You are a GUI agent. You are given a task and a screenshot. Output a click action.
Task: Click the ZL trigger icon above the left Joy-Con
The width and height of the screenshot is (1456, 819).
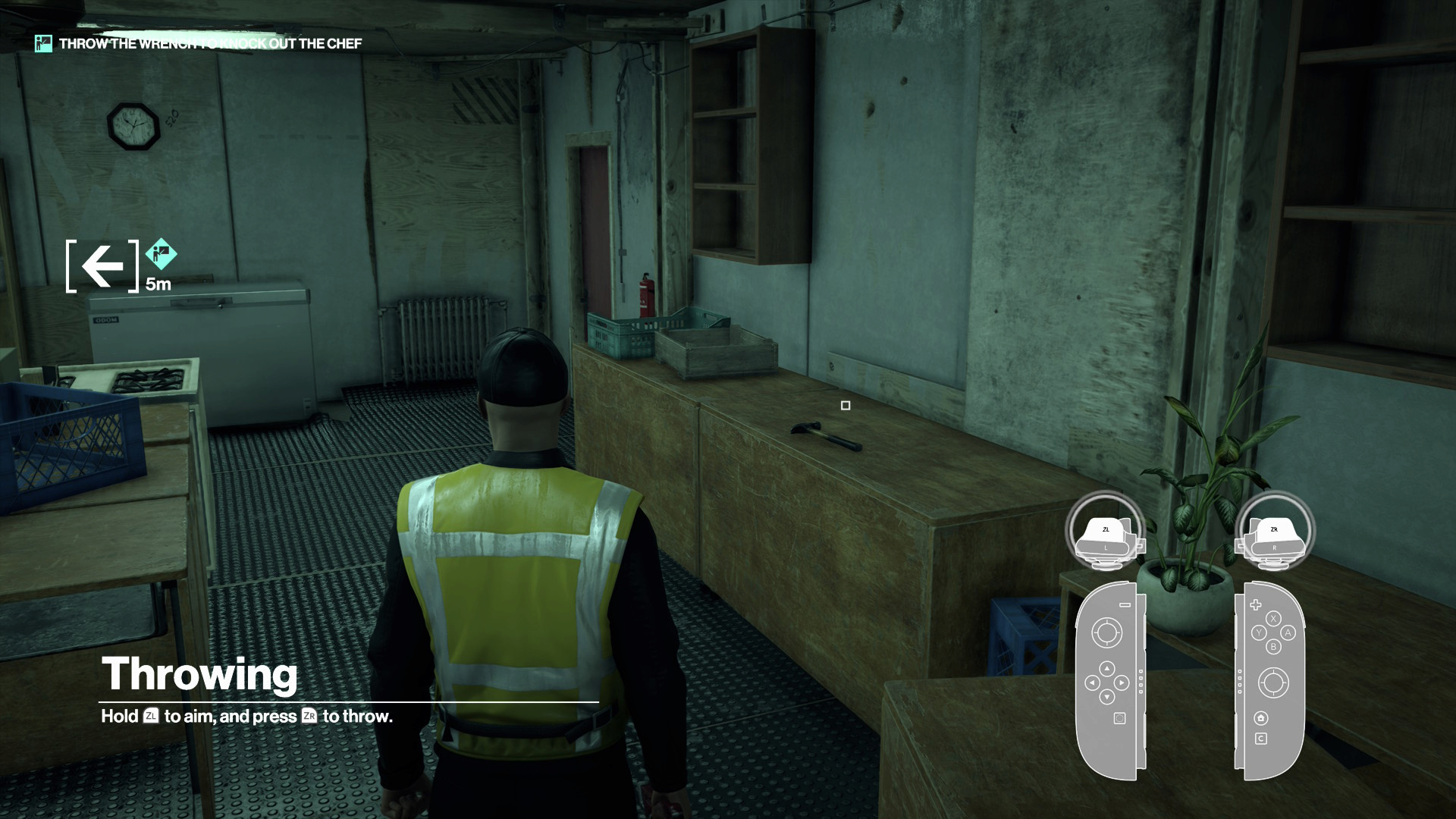pos(1105,529)
